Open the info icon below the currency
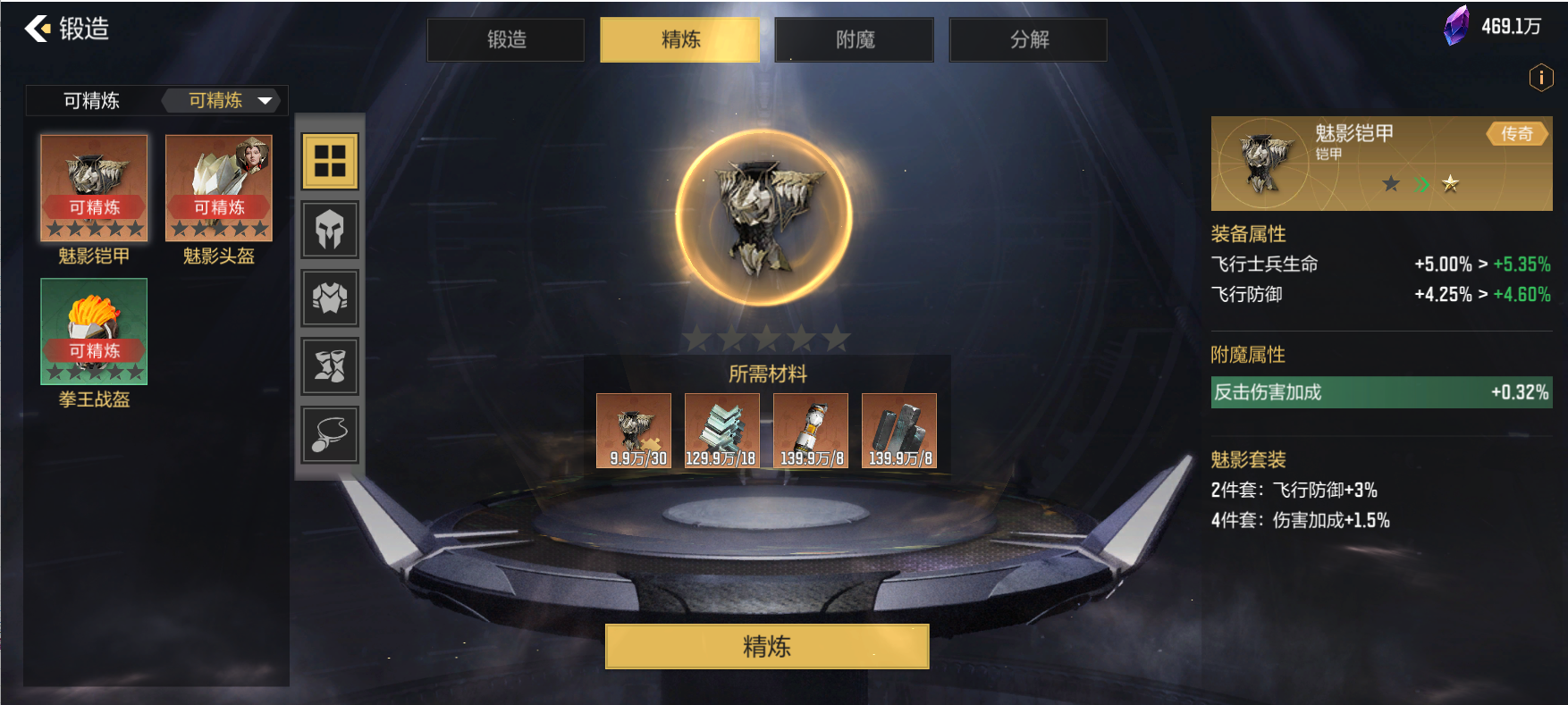Viewport: 1568px width, 705px height. (x=1540, y=78)
